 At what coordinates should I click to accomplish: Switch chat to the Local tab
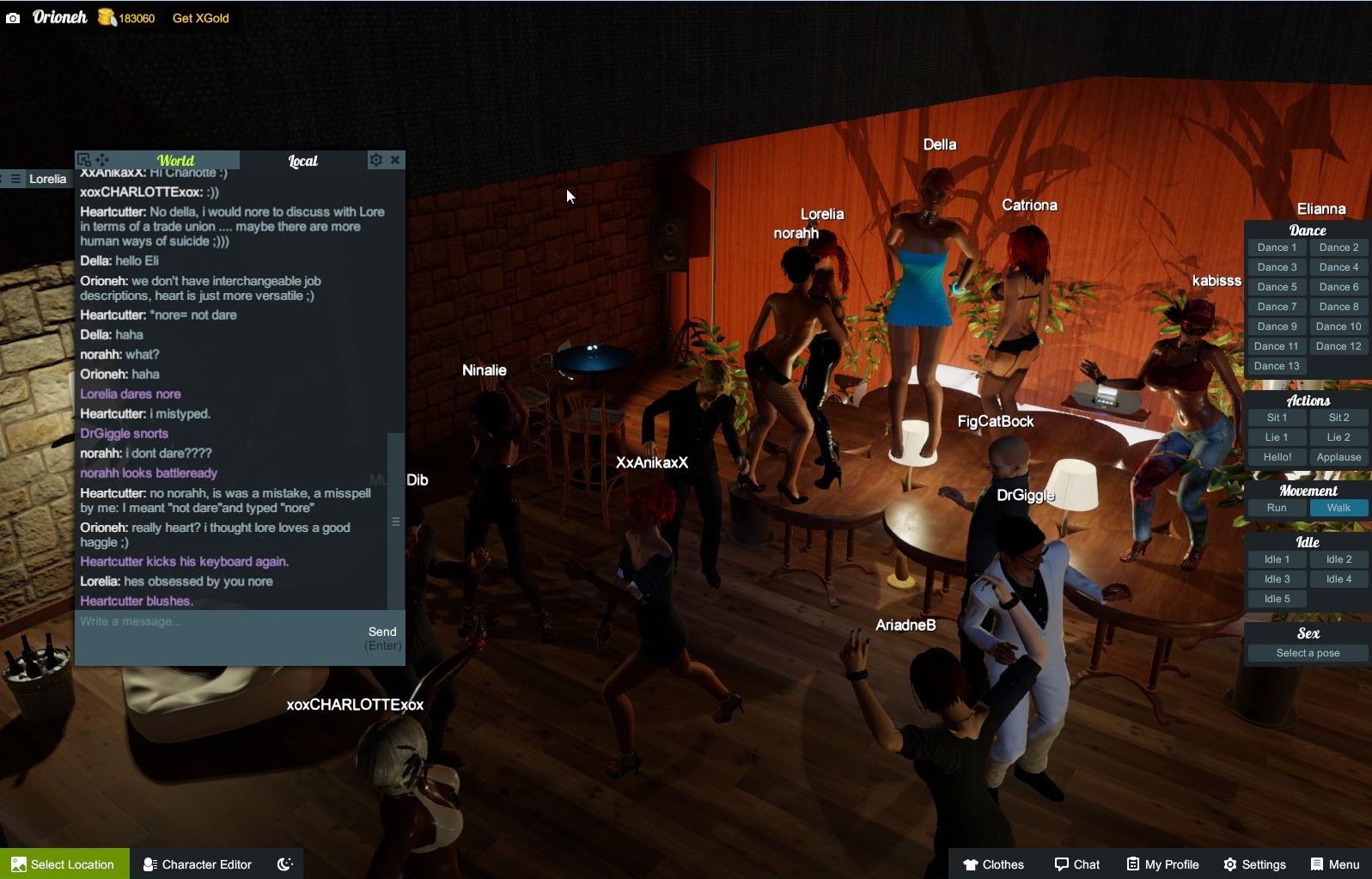(x=302, y=161)
